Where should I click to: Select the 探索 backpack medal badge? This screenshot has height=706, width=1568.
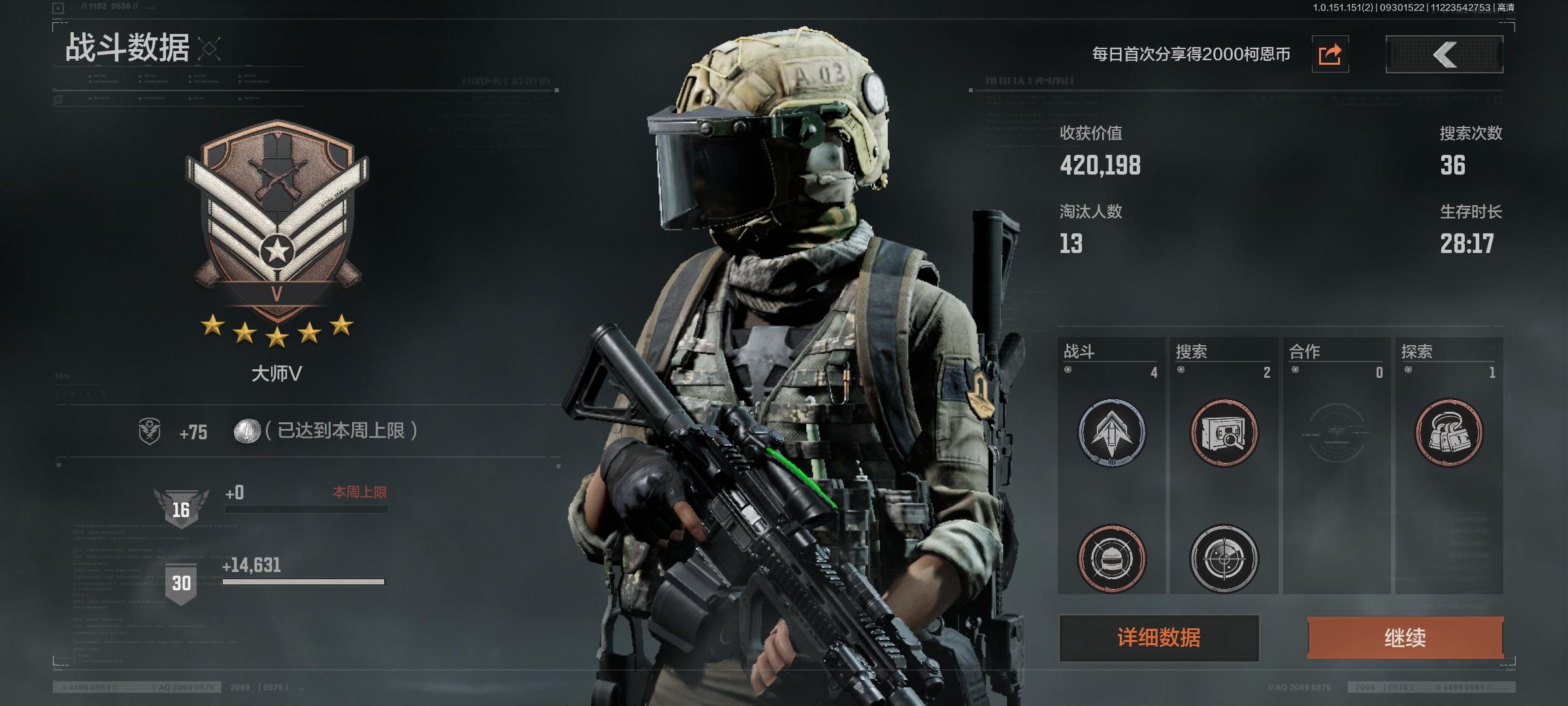click(1448, 432)
